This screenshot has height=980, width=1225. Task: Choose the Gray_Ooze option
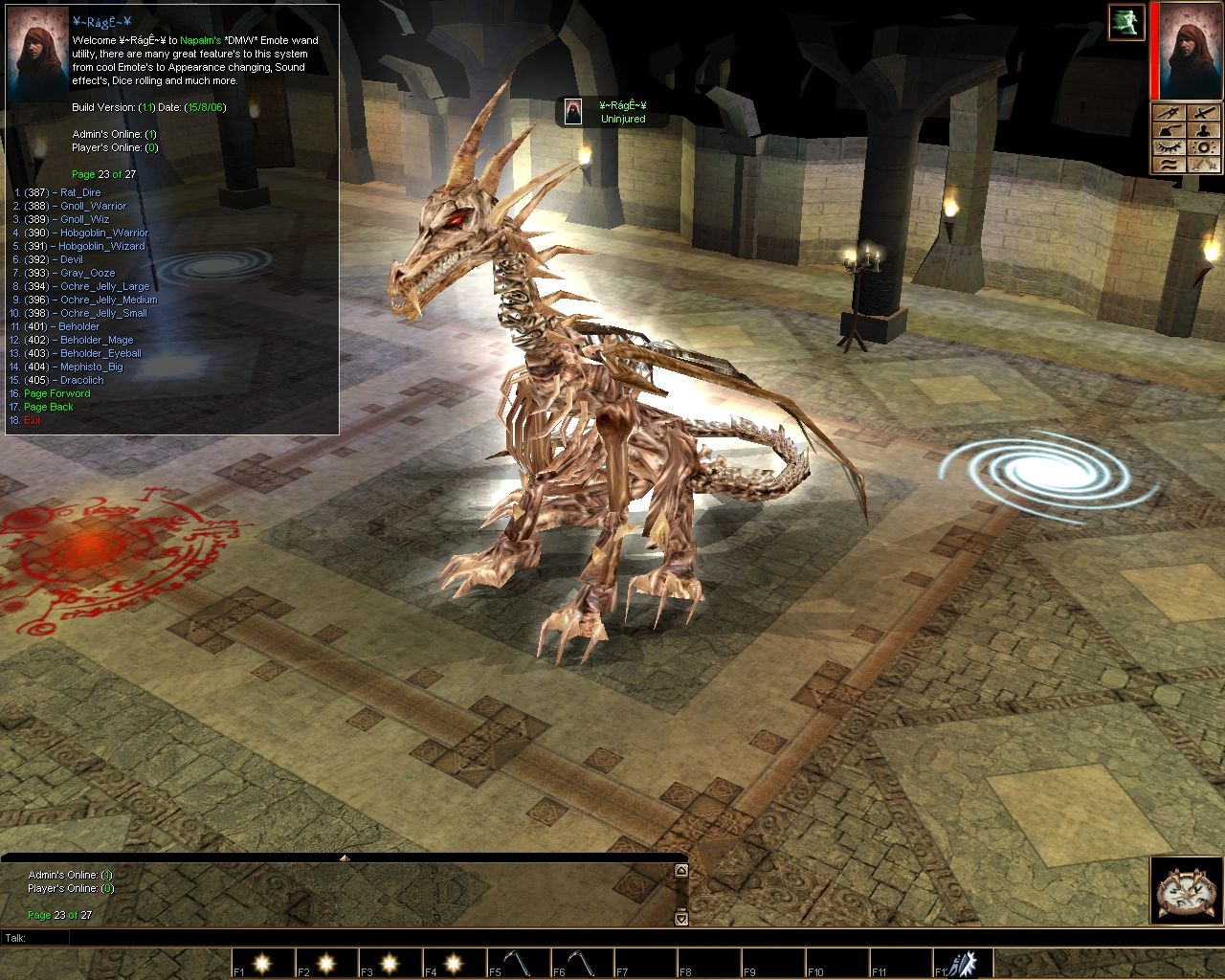(86, 273)
